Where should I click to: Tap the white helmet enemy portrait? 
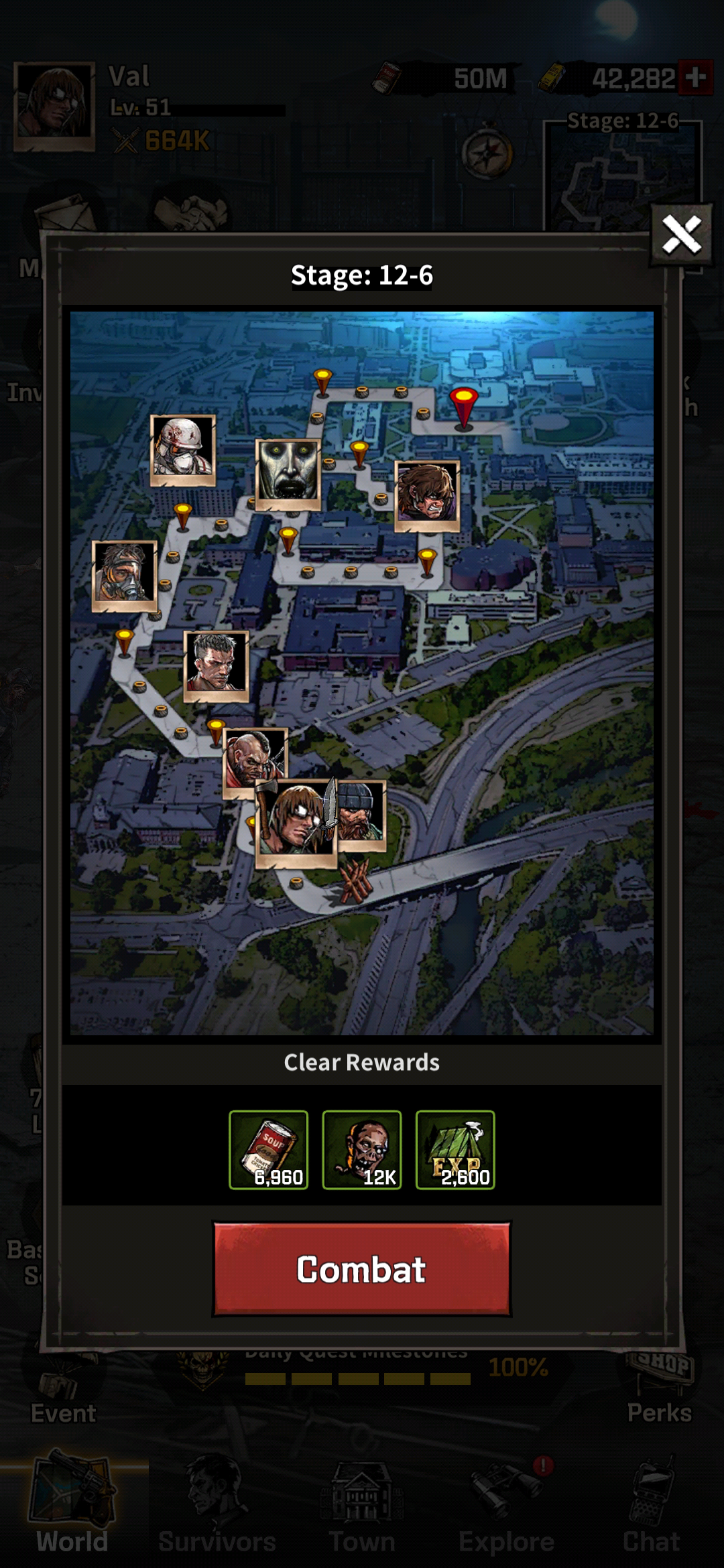pos(183,449)
